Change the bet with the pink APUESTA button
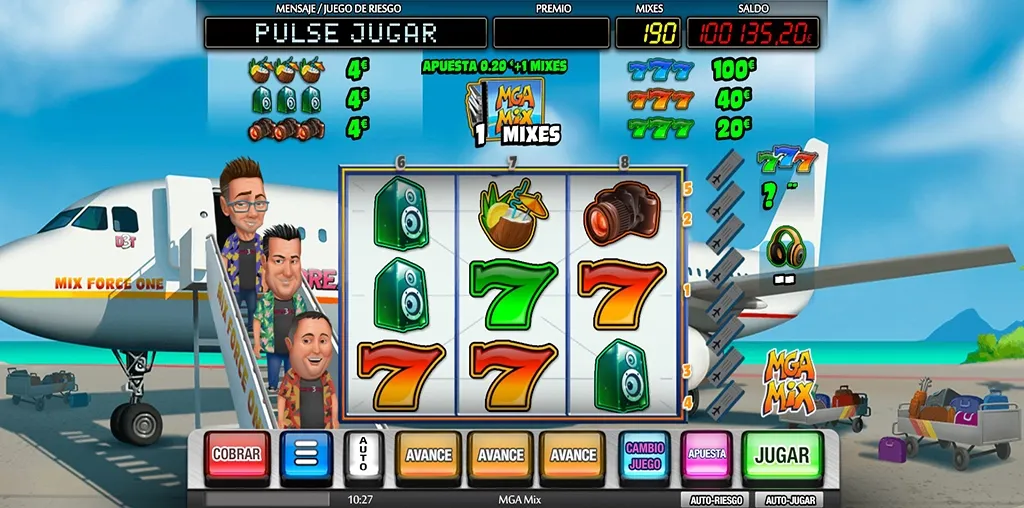 [706, 456]
